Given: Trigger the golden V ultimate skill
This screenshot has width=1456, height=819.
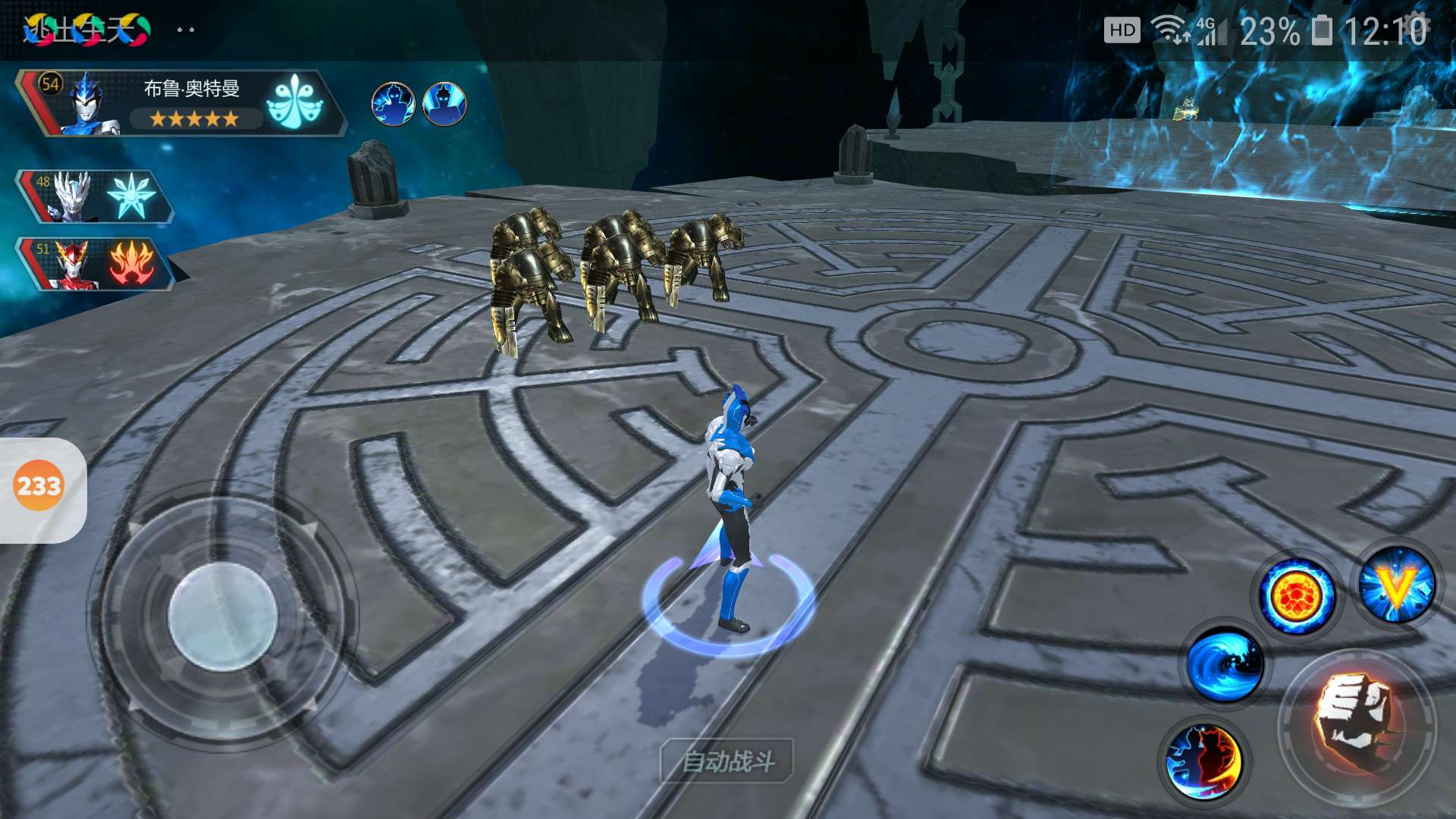Looking at the screenshot, I should tap(1396, 585).
